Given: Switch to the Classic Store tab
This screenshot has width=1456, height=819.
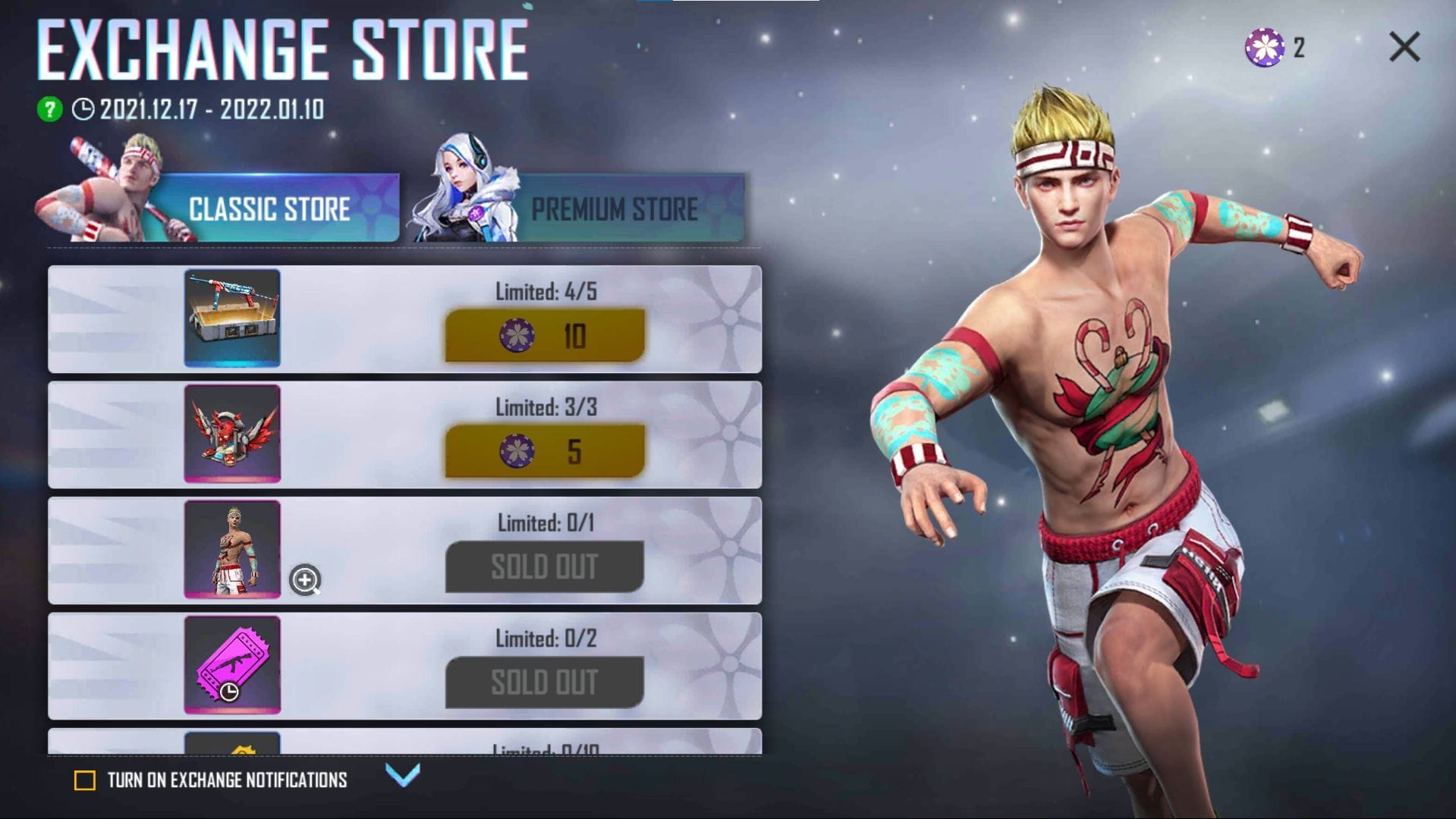Looking at the screenshot, I should (x=269, y=209).
